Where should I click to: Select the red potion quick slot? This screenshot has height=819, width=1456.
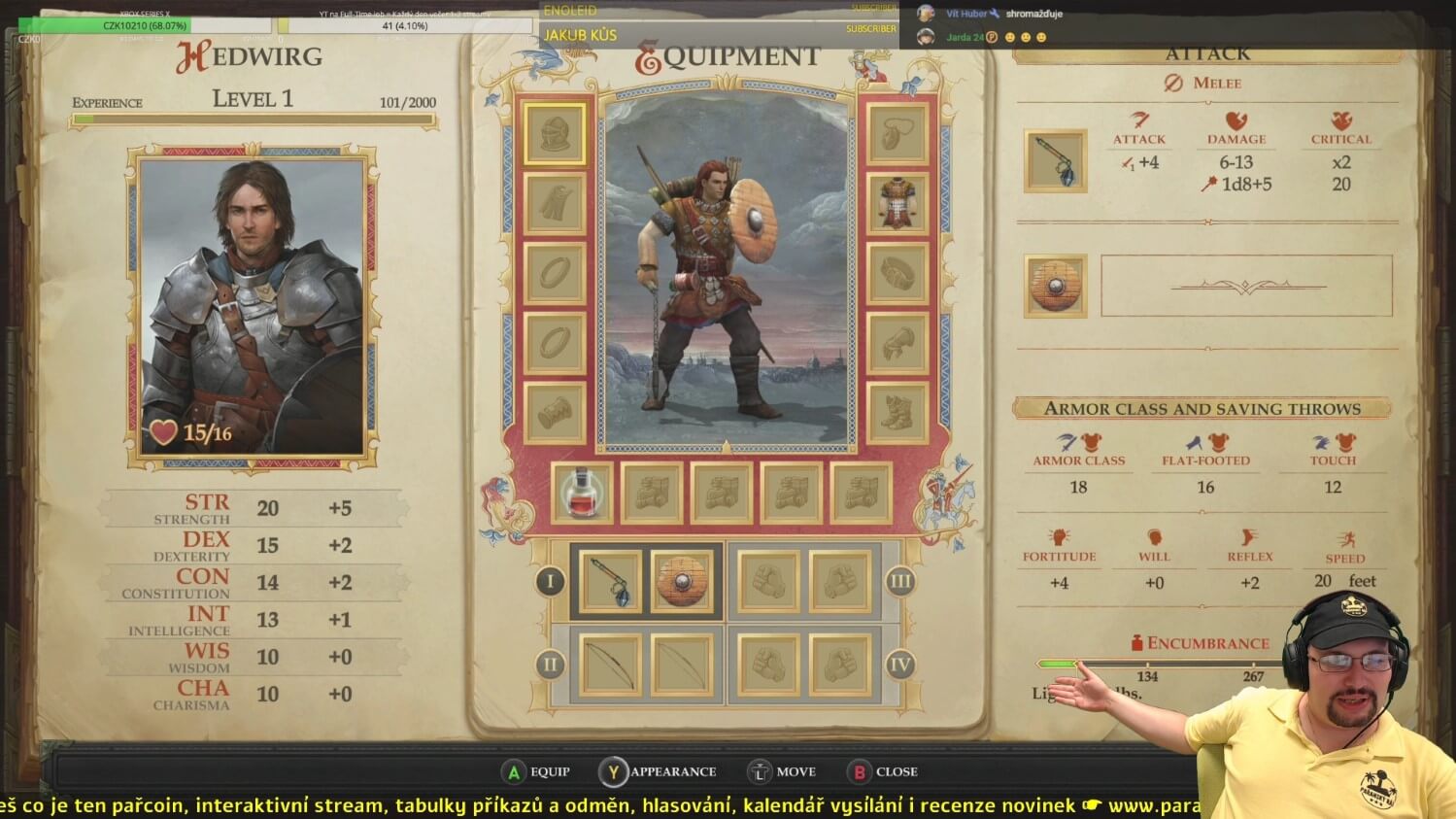click(582, 494)
